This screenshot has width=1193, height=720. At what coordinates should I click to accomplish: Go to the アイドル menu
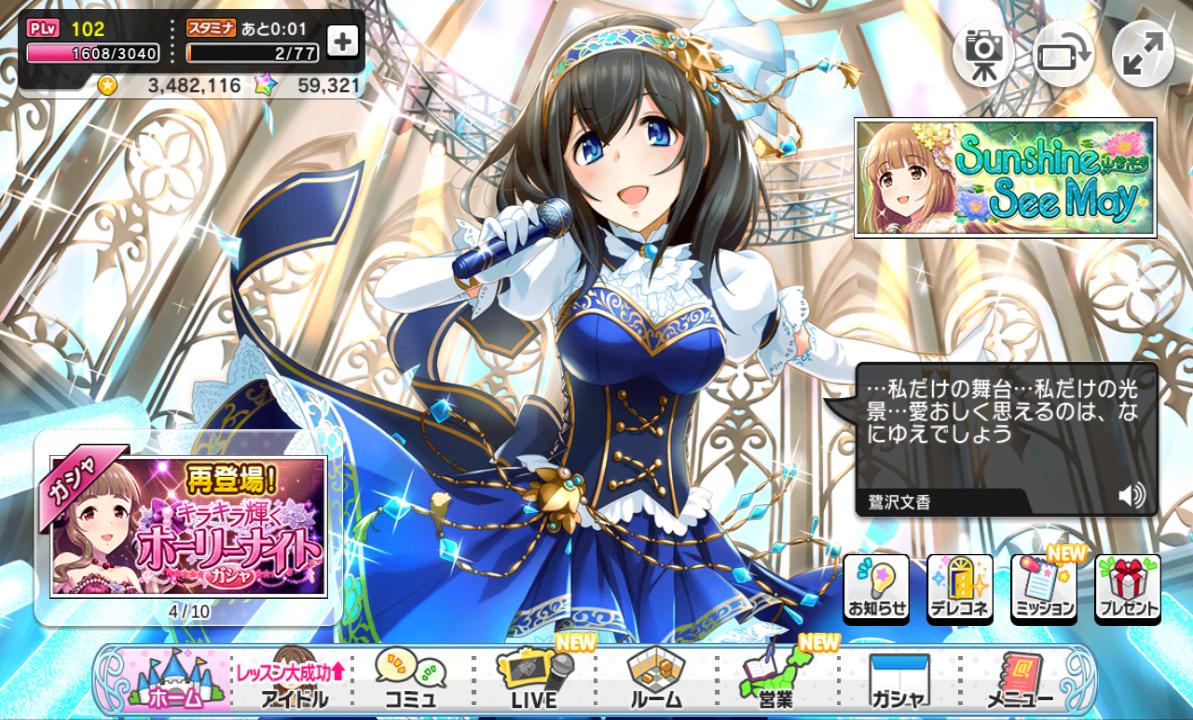click(x=290, y=681)
